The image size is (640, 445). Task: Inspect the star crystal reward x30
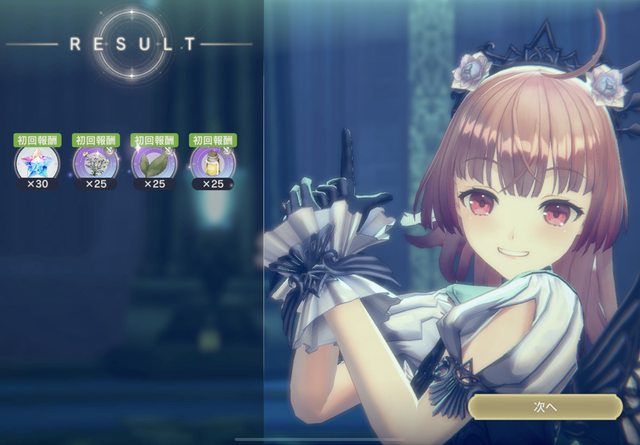(37, 162)
